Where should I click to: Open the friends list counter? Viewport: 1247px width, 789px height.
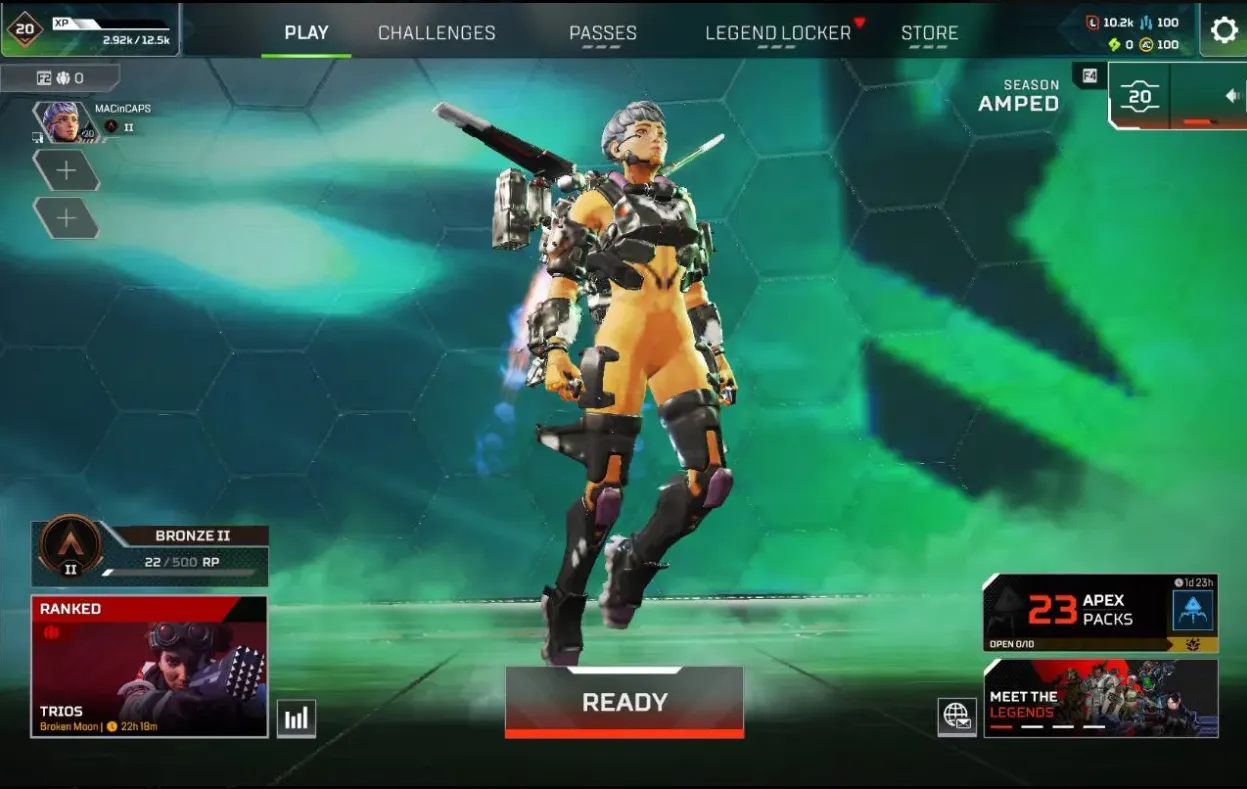tap(60, 78)
